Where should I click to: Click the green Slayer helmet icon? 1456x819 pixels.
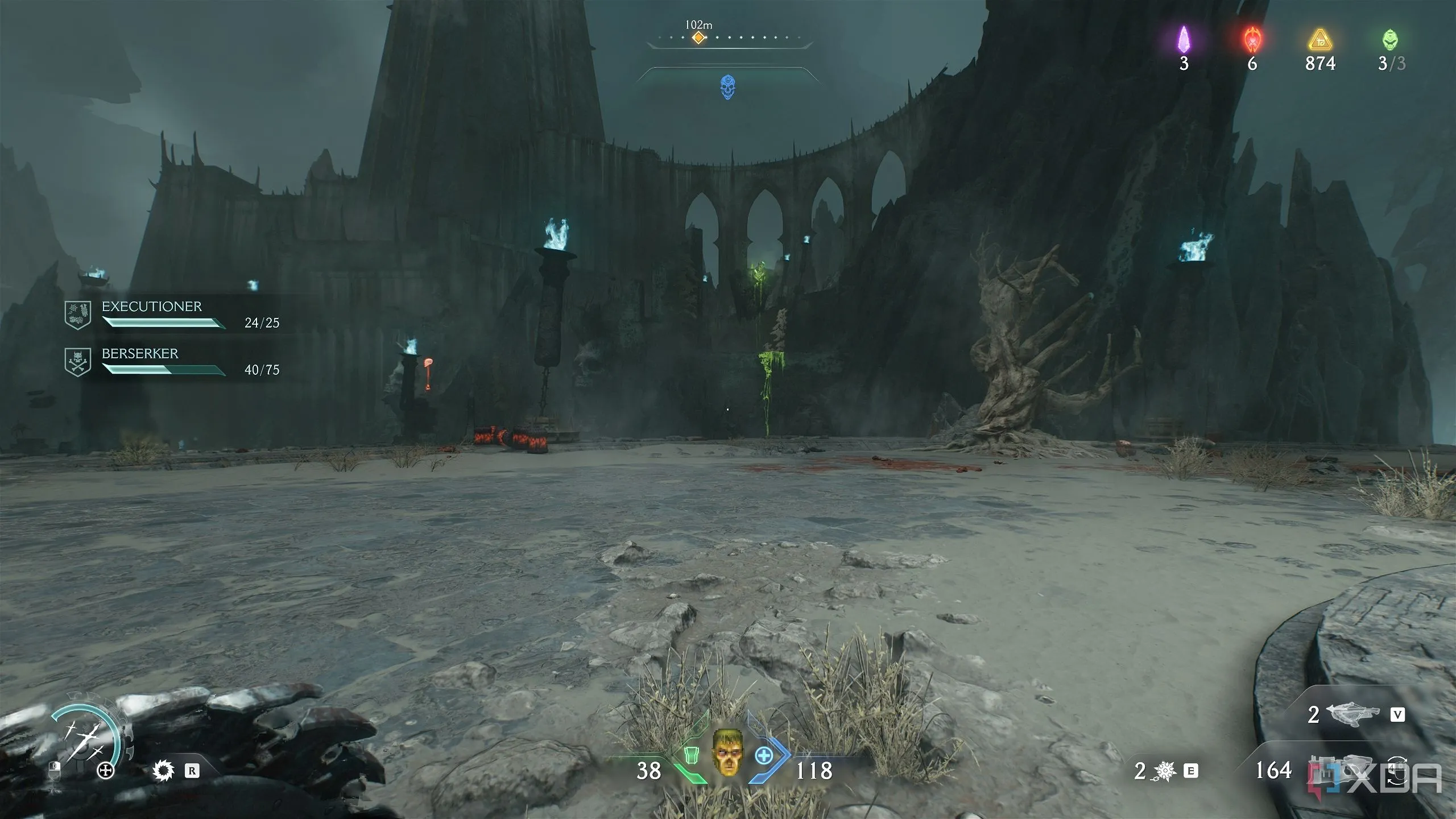click(x=1389, y=39)
